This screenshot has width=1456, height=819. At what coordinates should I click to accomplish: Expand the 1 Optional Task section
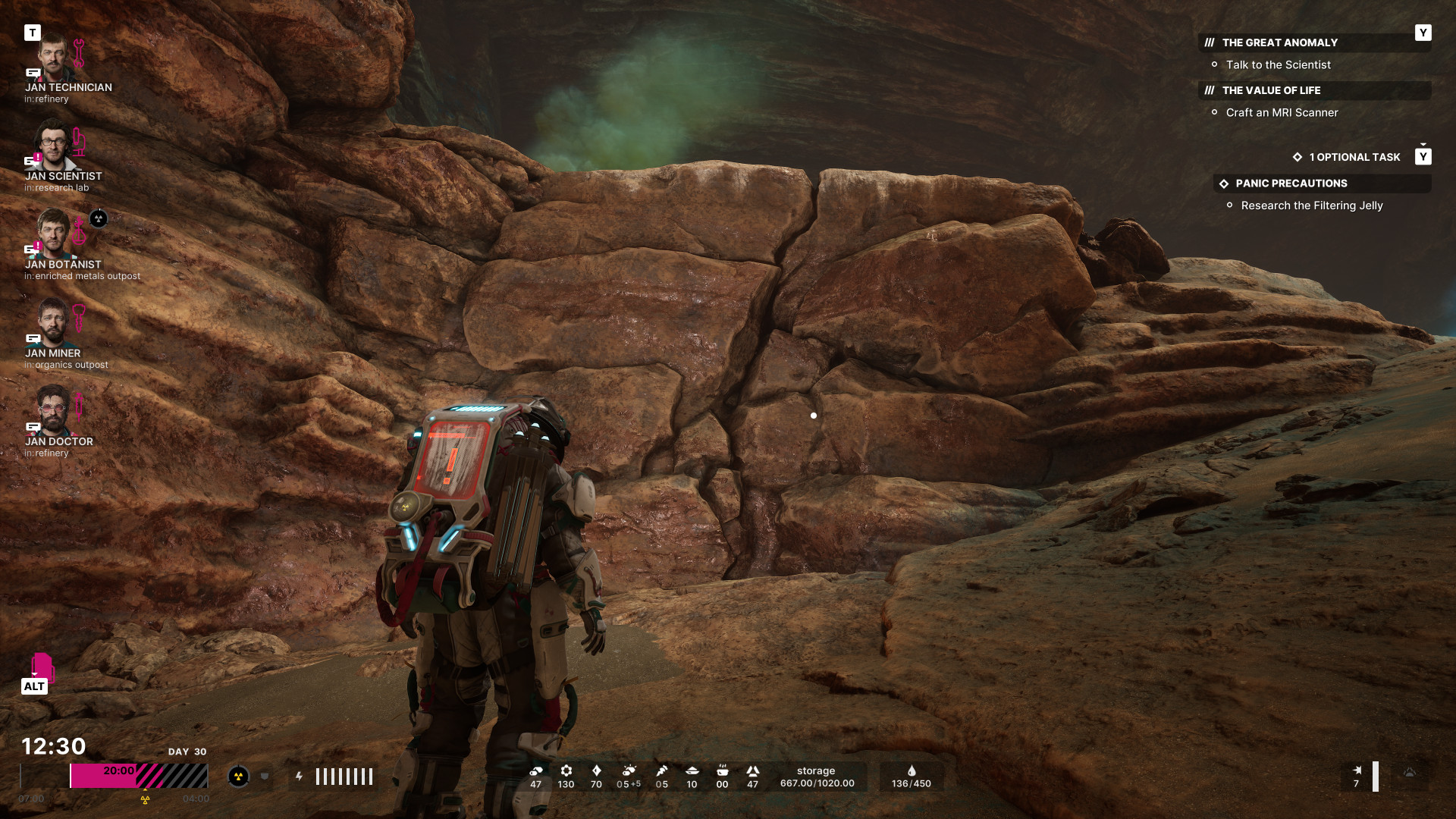pyautogui.click(x=1354, y=158)
